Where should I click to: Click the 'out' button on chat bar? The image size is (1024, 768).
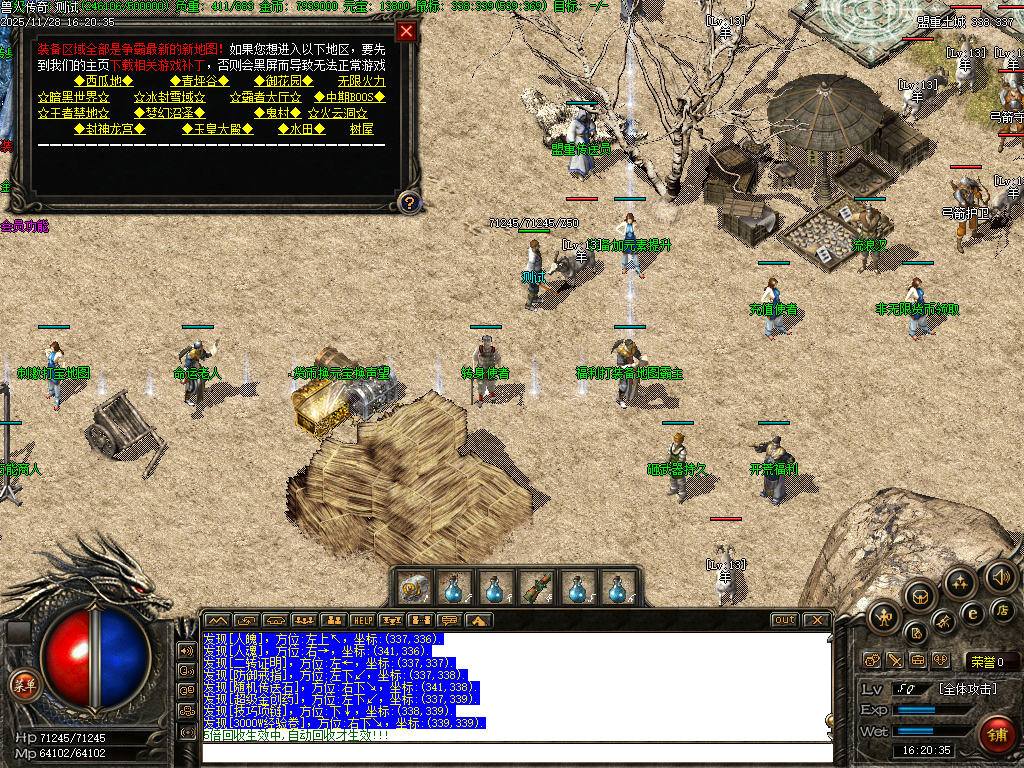785,620
